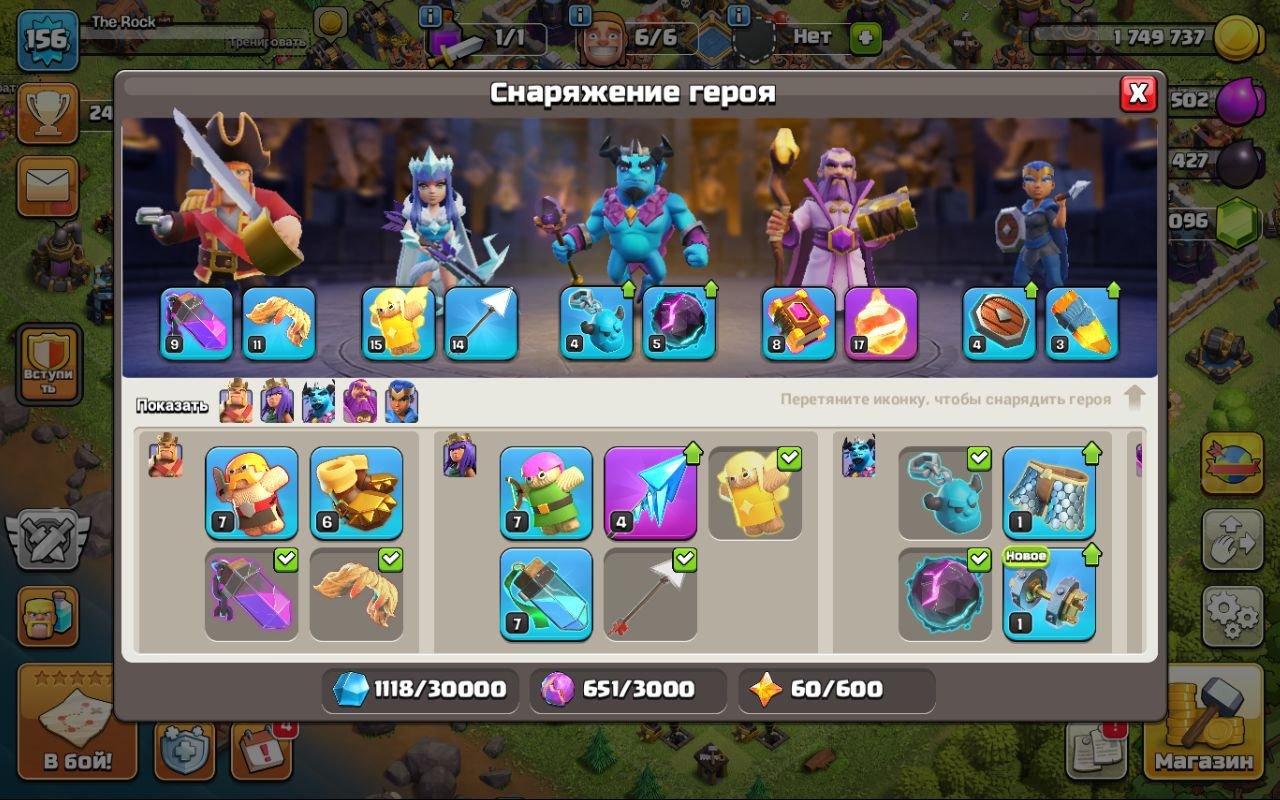Select the Frozen Arrow in Queen's inventory
The image size is (1280, 800).
(x=650, y=488)
